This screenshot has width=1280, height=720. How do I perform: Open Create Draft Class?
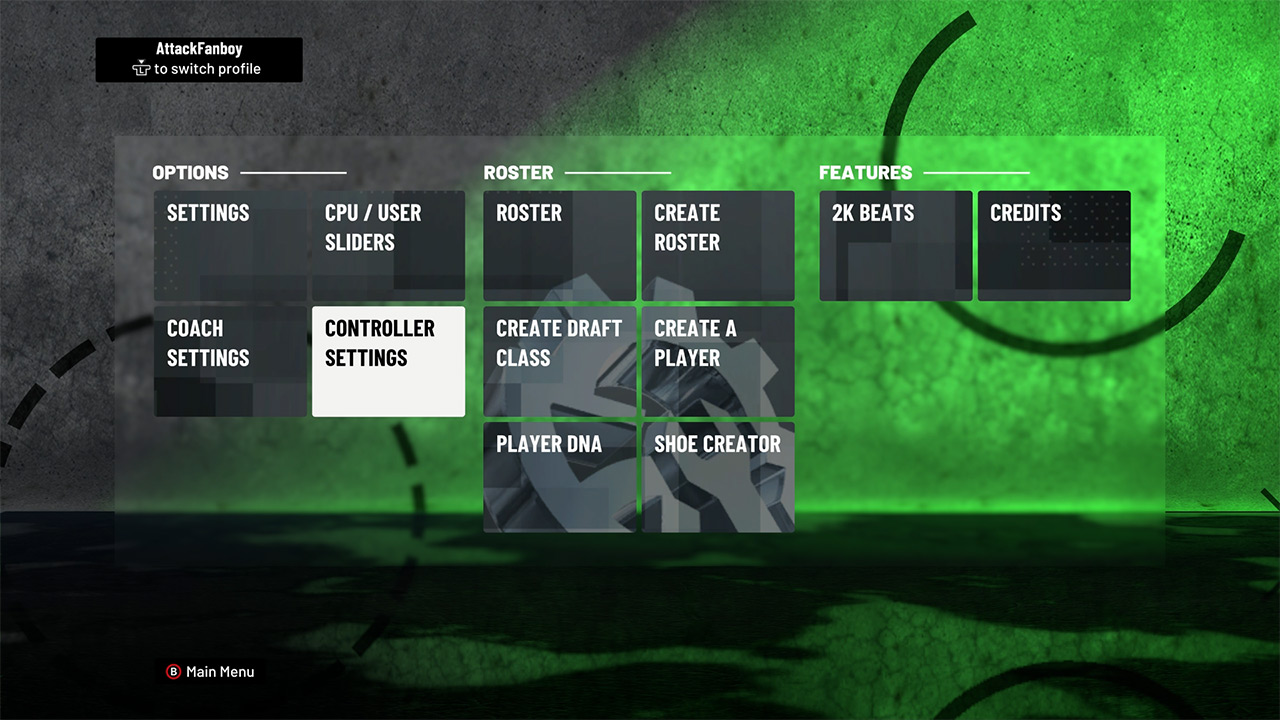tap(559, 360)
